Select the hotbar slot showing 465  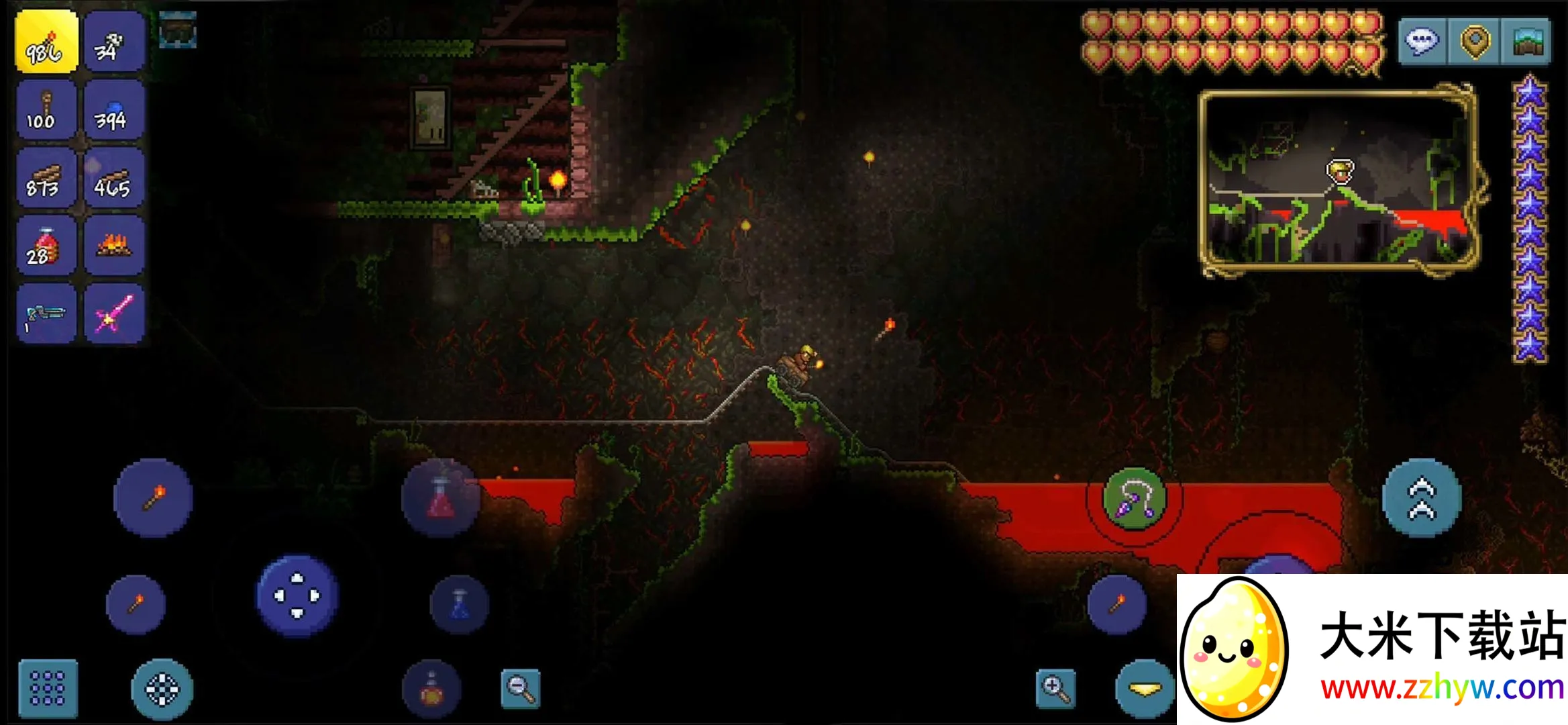pos(113,179)
